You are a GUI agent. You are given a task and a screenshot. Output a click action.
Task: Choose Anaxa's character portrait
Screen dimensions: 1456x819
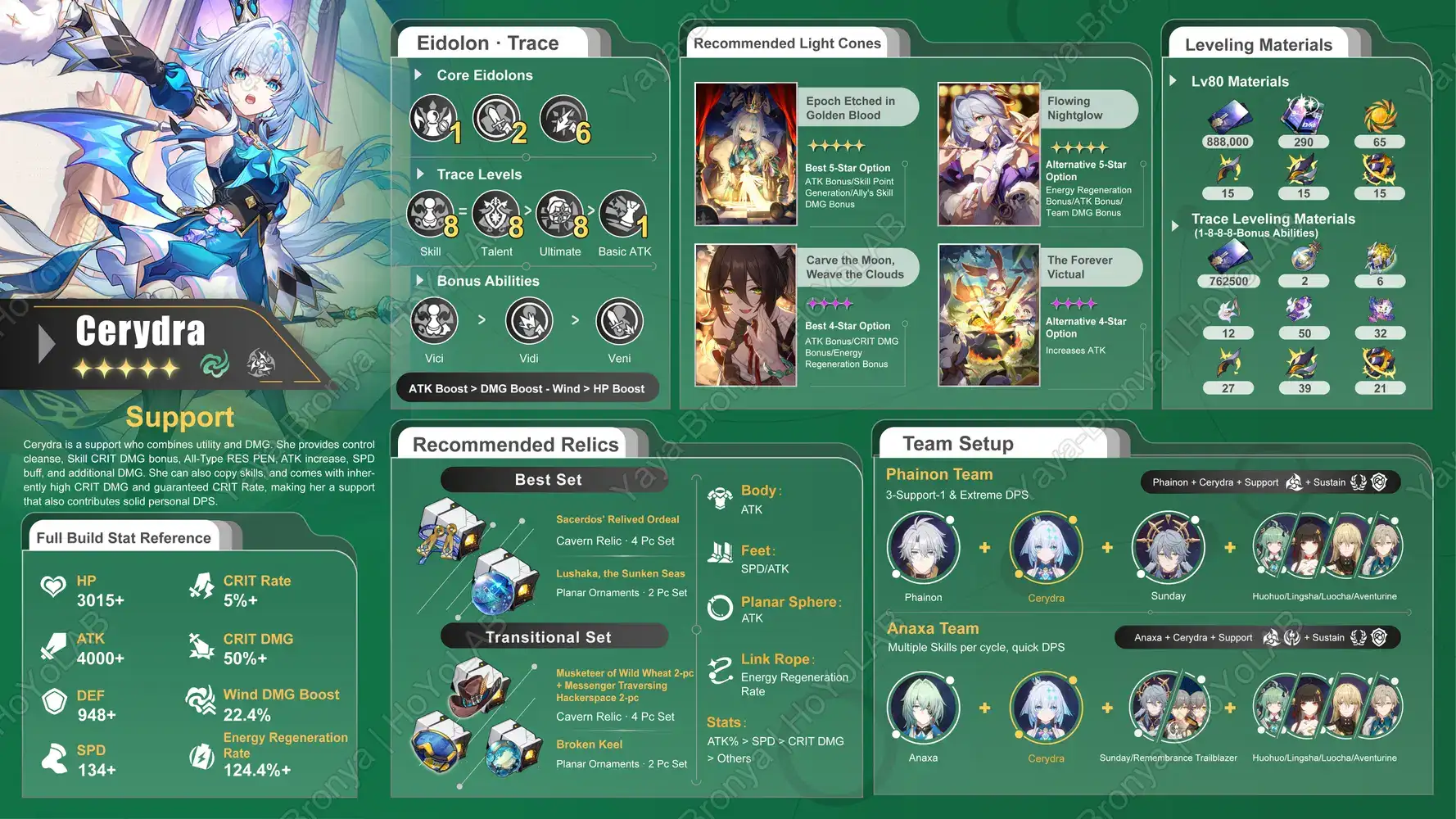pos(923,708)
